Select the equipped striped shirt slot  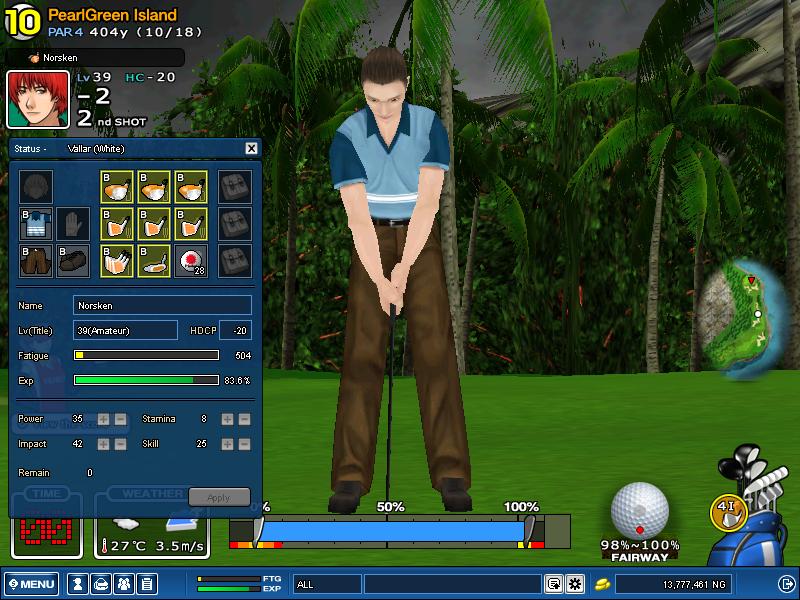tap(36, 223)
